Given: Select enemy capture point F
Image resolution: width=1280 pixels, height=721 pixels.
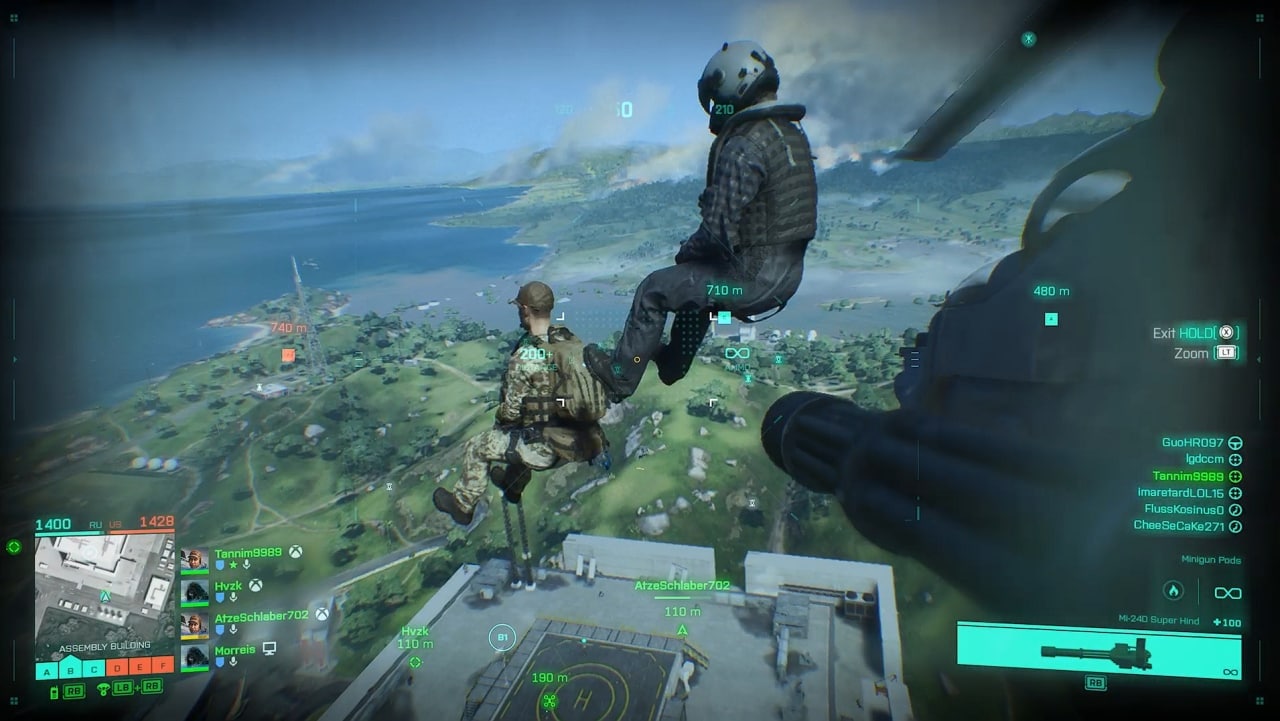Looking at the screenshot, I should tap(162, 669).
